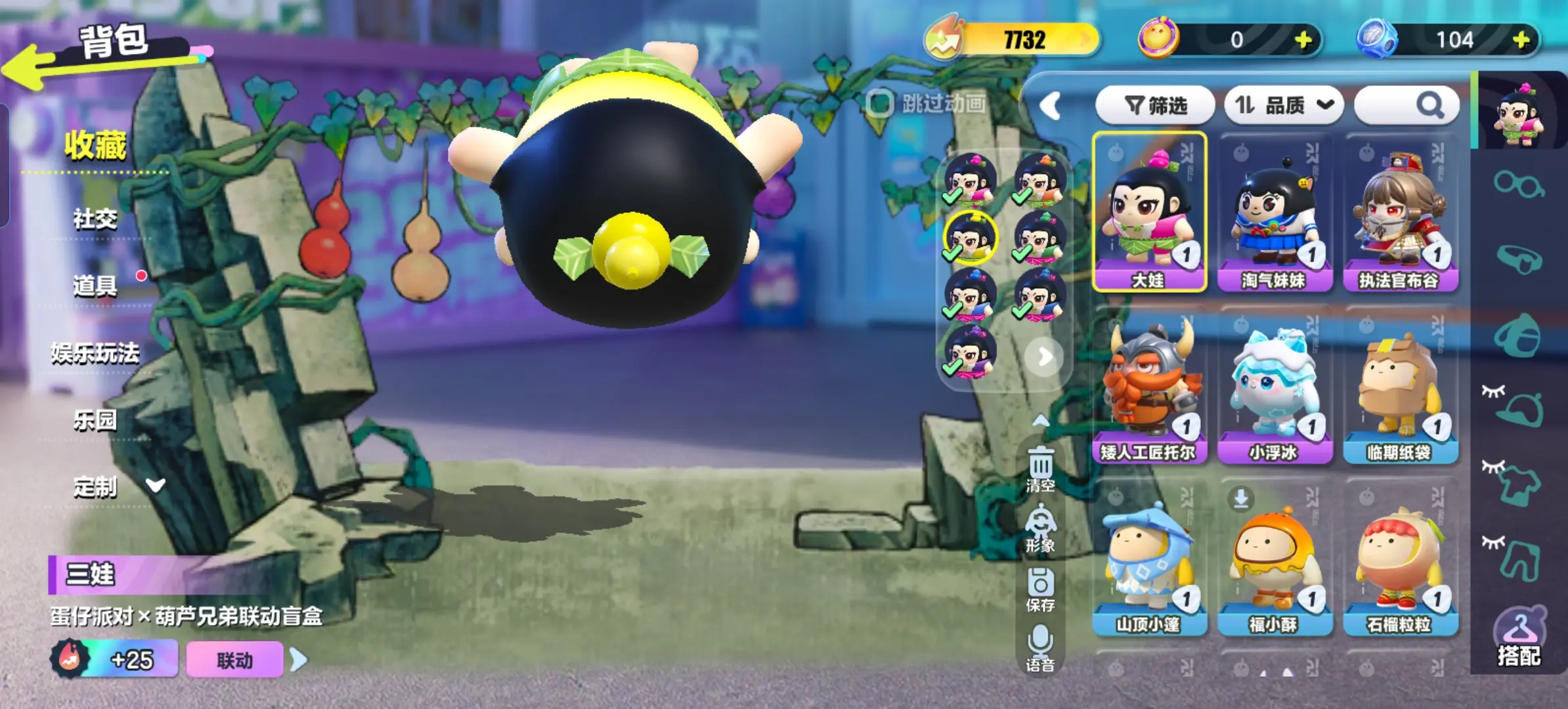Toggle the 跳过动画 checkbox
This screenshot has width=1568, height=709.
pos(880,103)
